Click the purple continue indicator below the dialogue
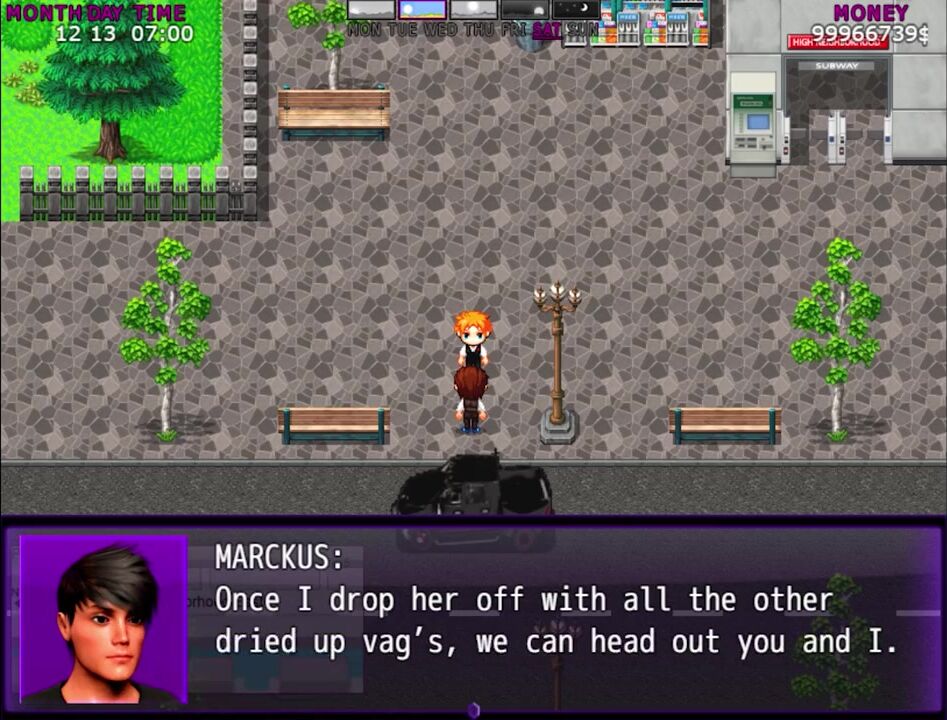The height and width of the screenshot is (720, 947). (474, 710)
